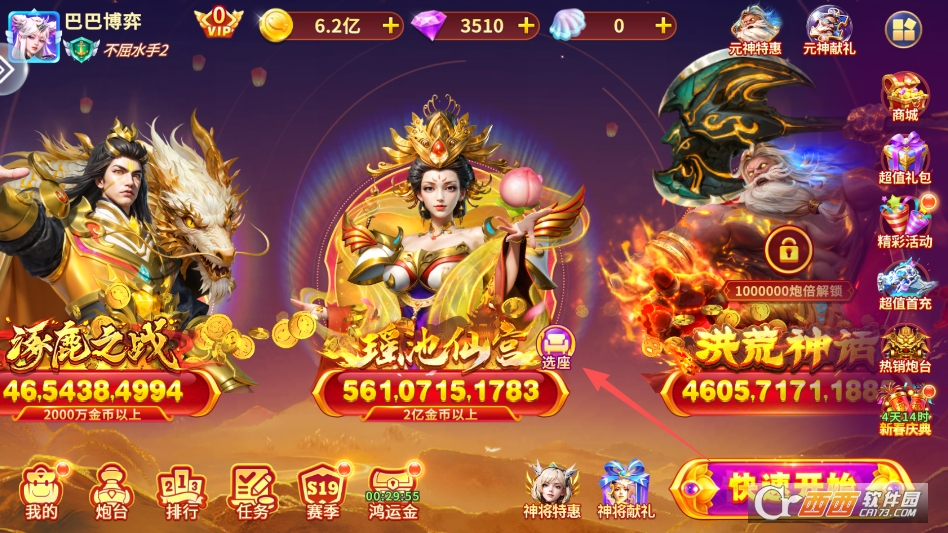Add more gold coins with plus button
The height and width of the screenshot is (533, 948).
click(x=389, y=26)
